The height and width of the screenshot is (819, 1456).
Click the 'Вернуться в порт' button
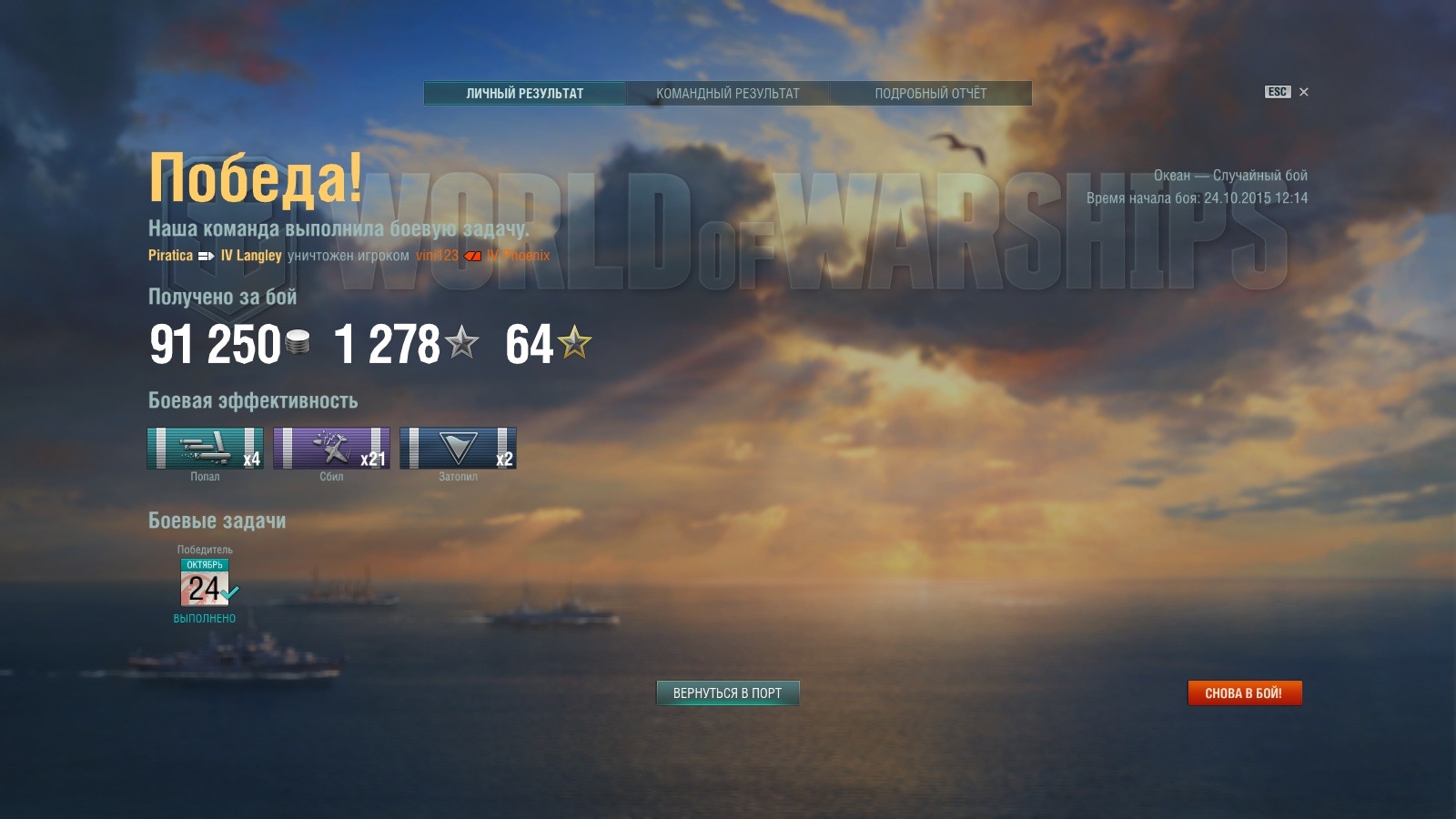pos(728,693)
